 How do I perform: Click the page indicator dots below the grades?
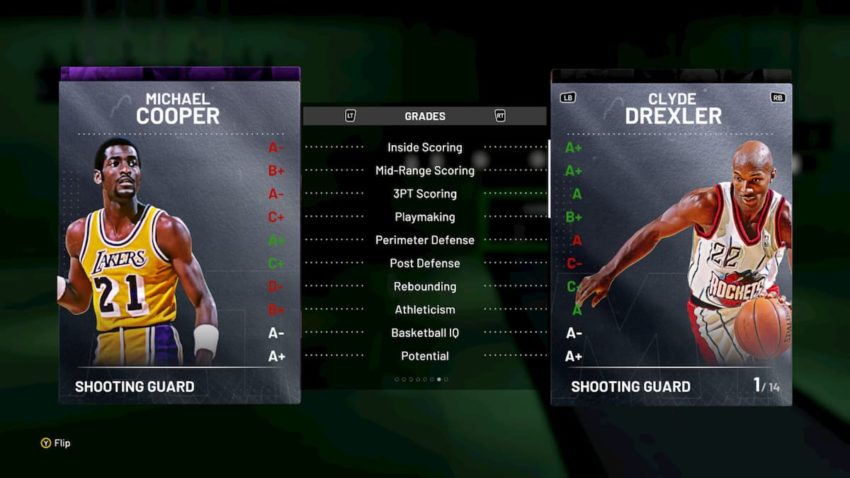421,380
